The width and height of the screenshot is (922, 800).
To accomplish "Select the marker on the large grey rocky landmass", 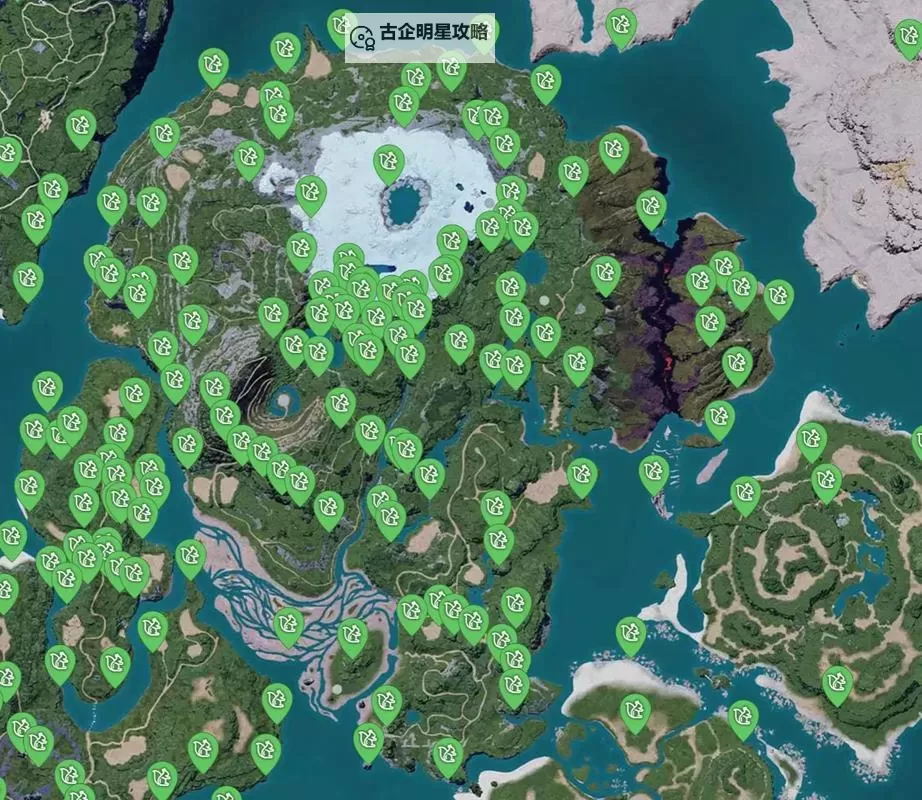I will [907, 37].
